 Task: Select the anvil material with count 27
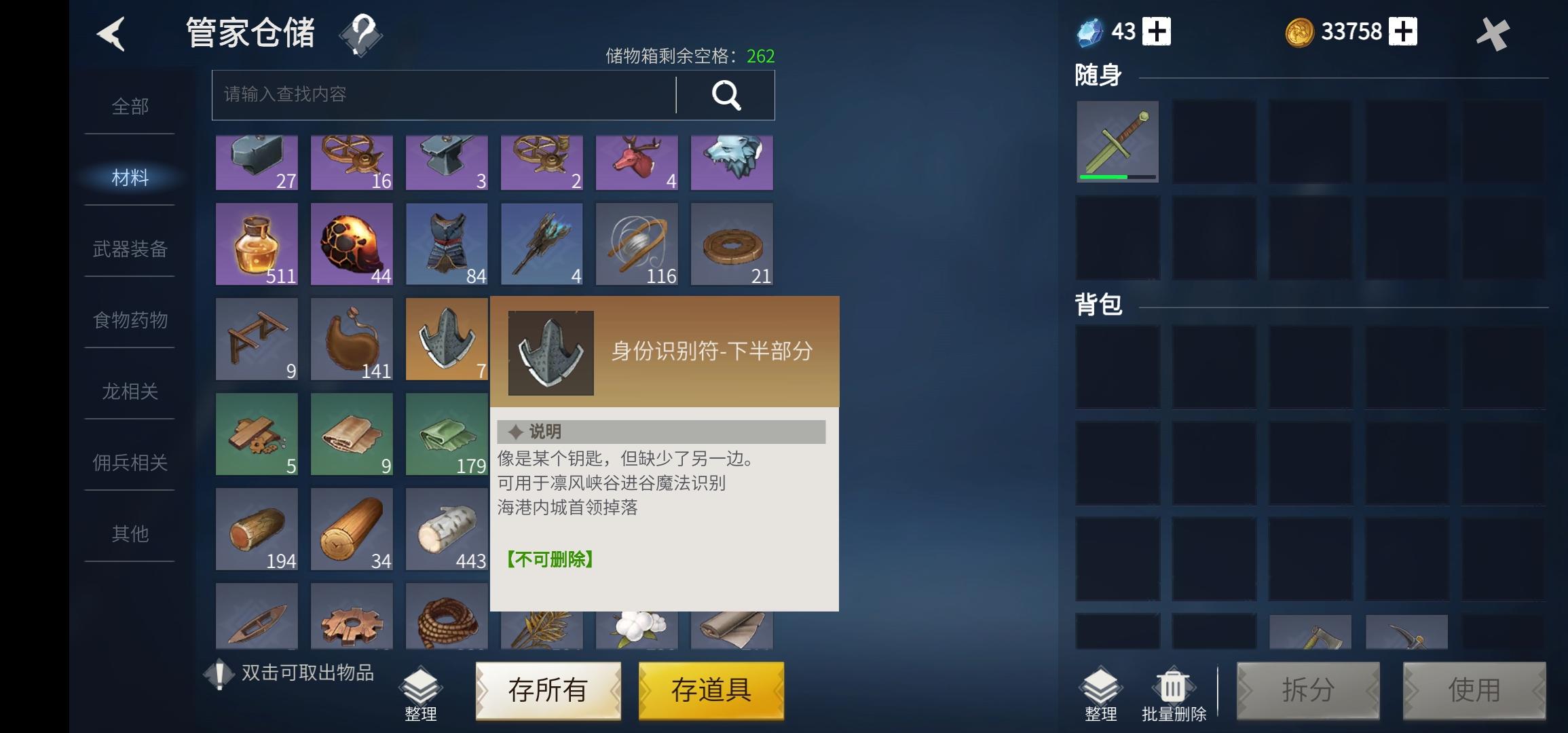tap(257, 162)
